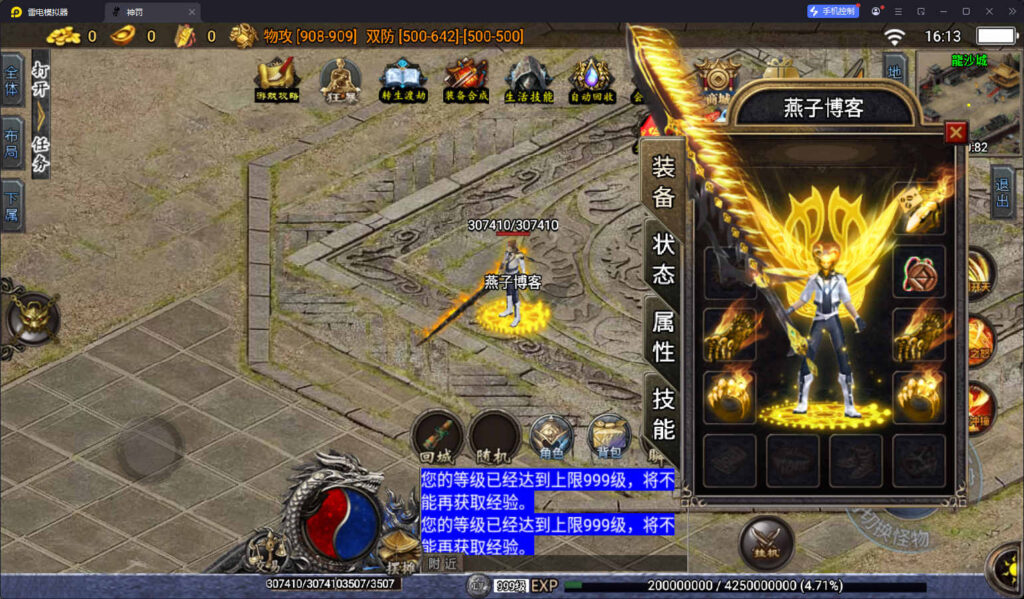The width and height of the screenshot is (1024, 599).
Task: Open the 状态 status tab
Action: [664, 258]
